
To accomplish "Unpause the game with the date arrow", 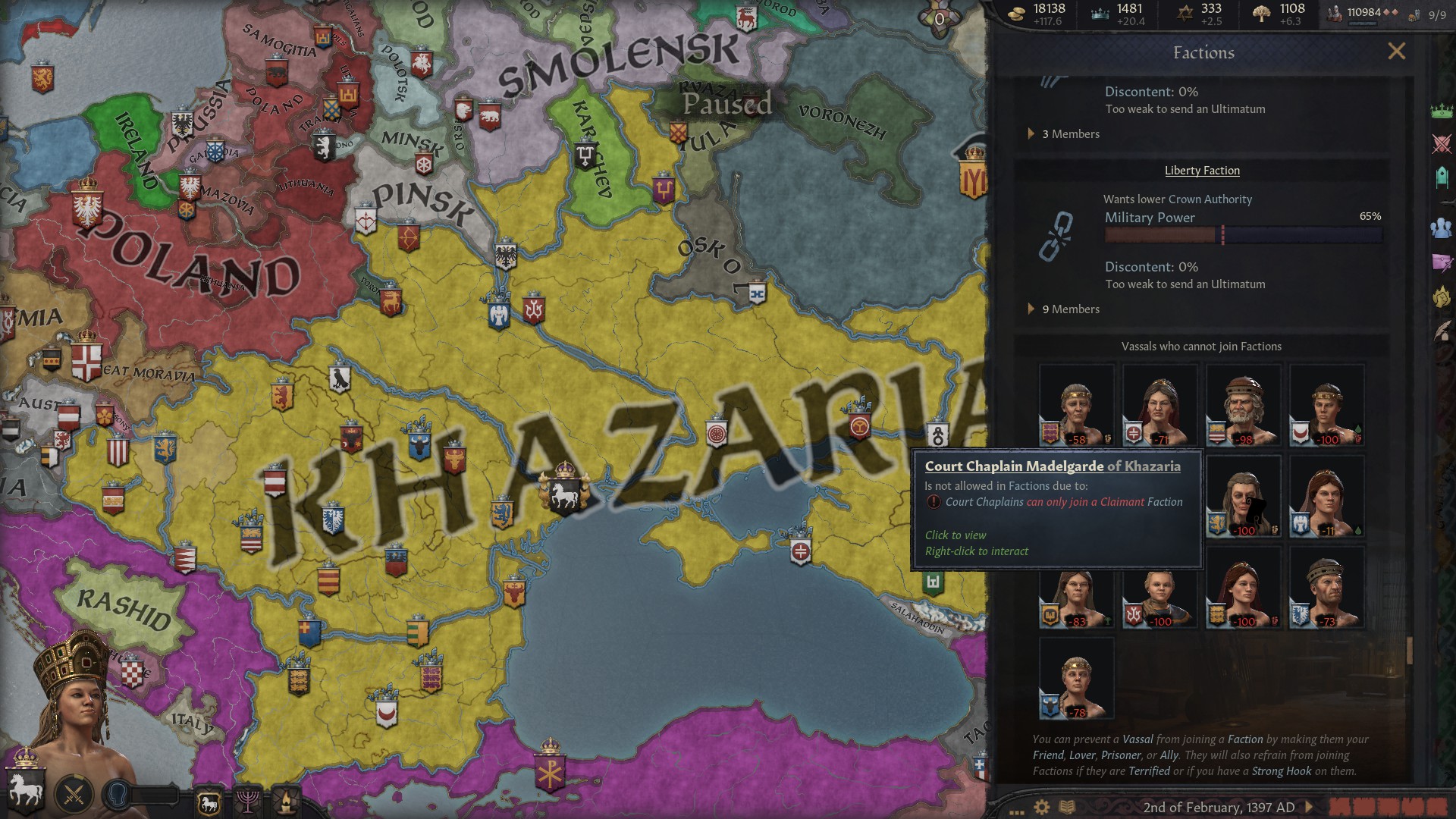I will coord(1307,807).
